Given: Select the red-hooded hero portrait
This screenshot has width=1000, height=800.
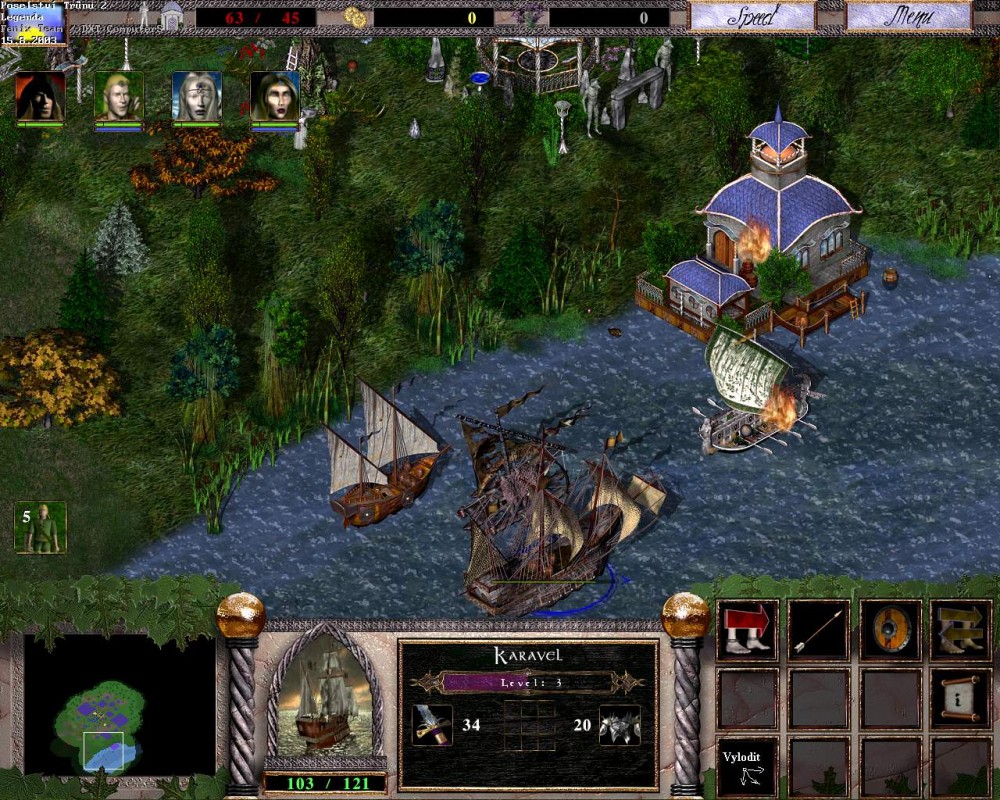Looking at the screenshot, I should (40, 97).
